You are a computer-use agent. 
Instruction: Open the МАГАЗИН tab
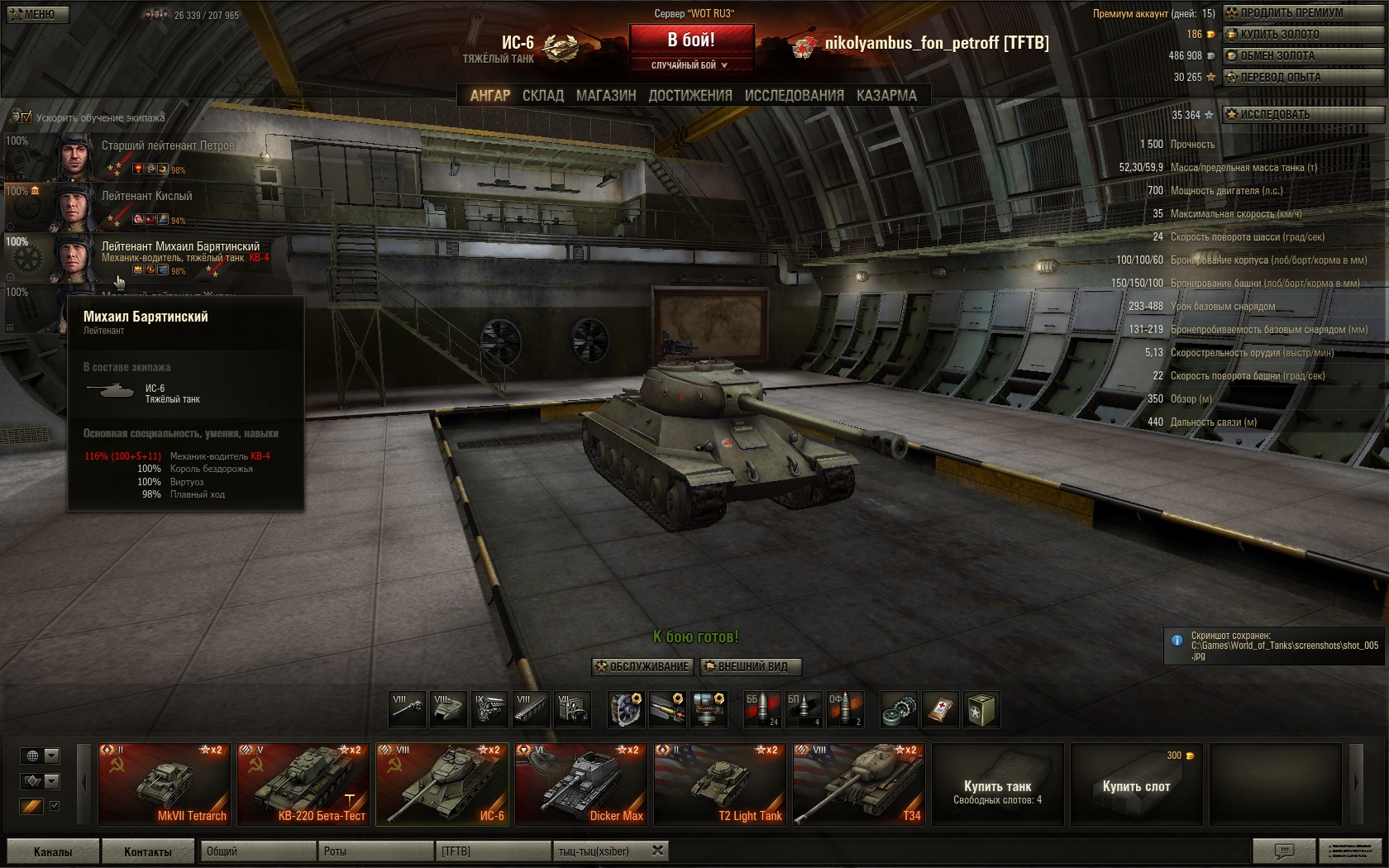tap(606, 96)
